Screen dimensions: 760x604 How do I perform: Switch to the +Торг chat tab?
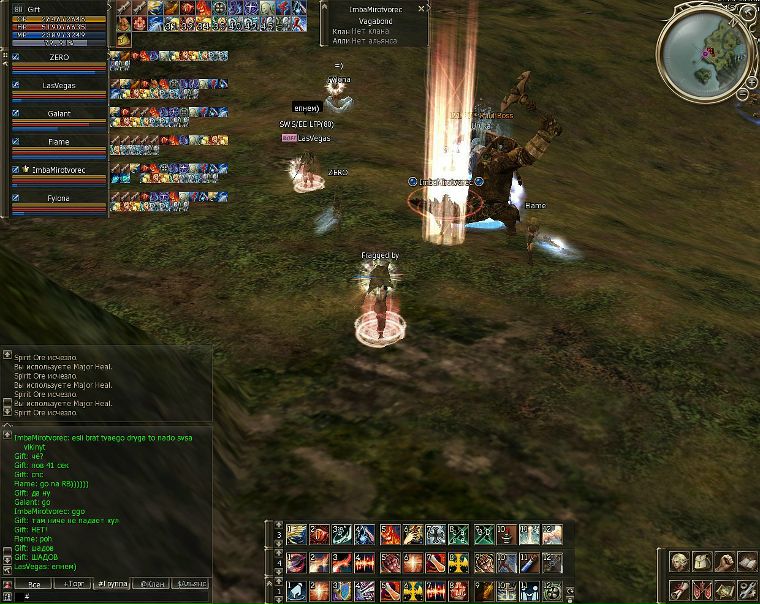[x=74, y=583]
